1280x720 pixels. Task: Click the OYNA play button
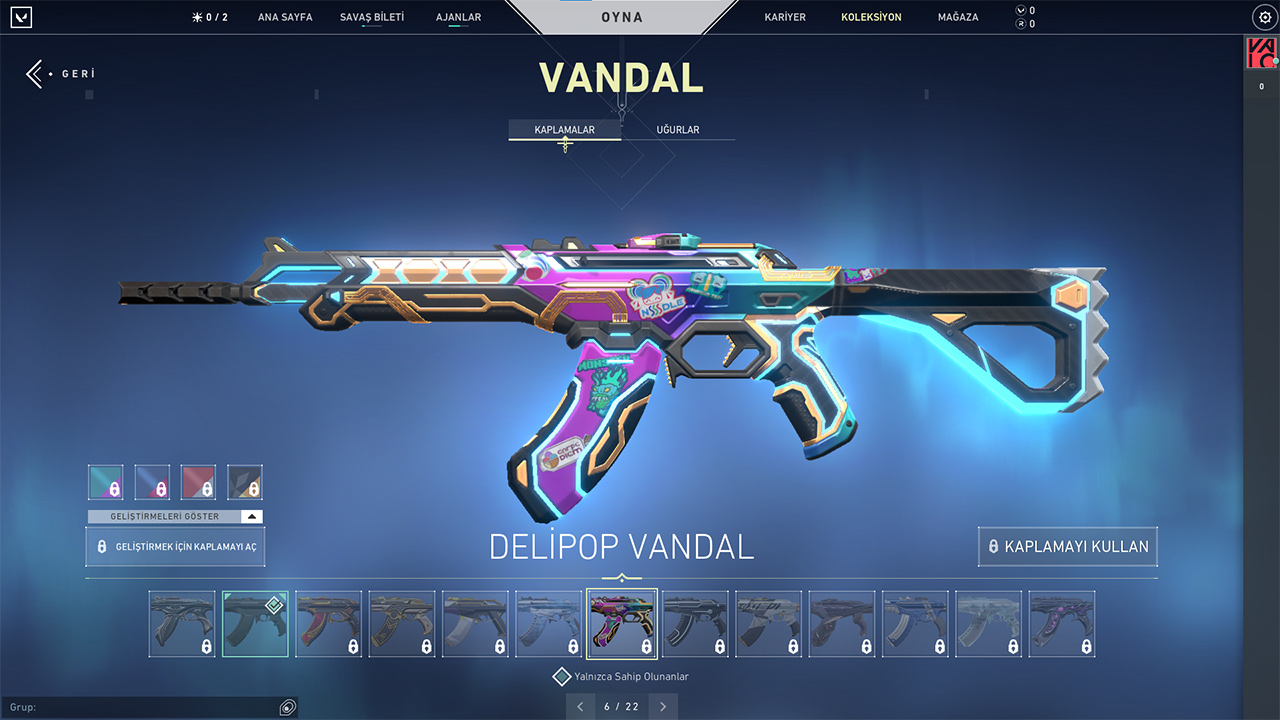click(x=622, y=17)
